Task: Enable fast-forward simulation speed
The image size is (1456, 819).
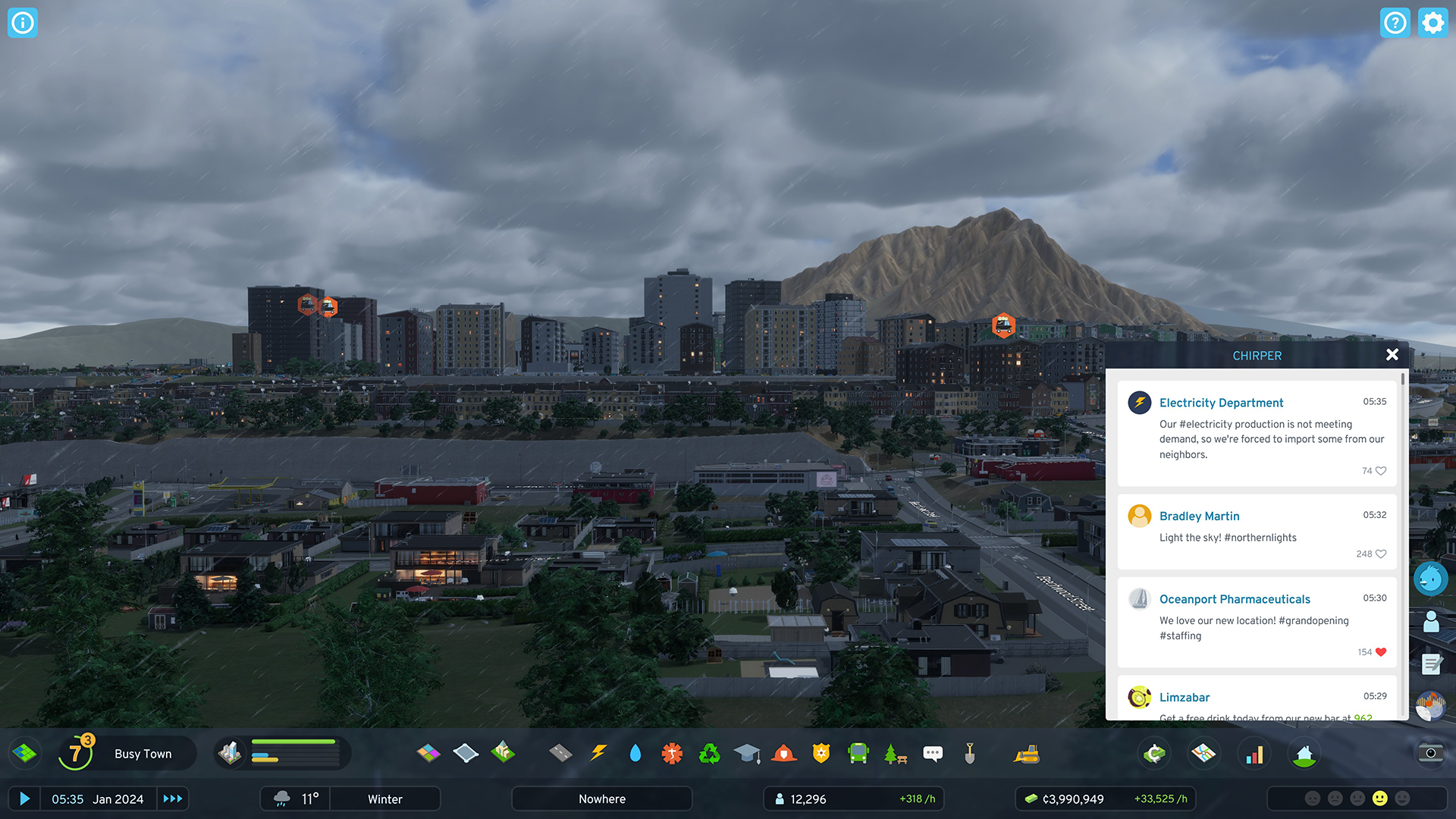Action: pyautogui.click(x=173, y=799)
